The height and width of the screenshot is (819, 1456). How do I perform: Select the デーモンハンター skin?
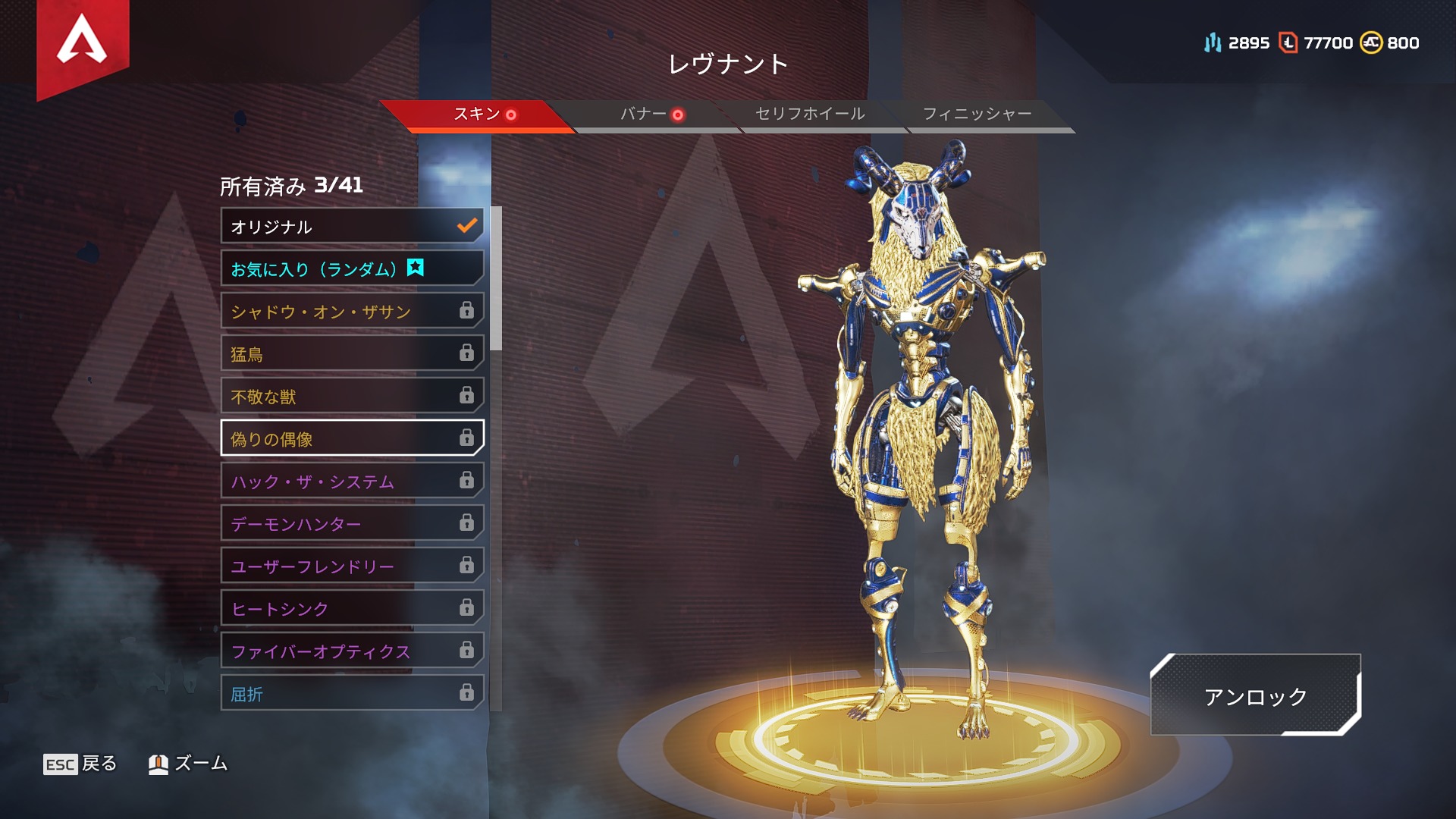[x=352, y=523]
